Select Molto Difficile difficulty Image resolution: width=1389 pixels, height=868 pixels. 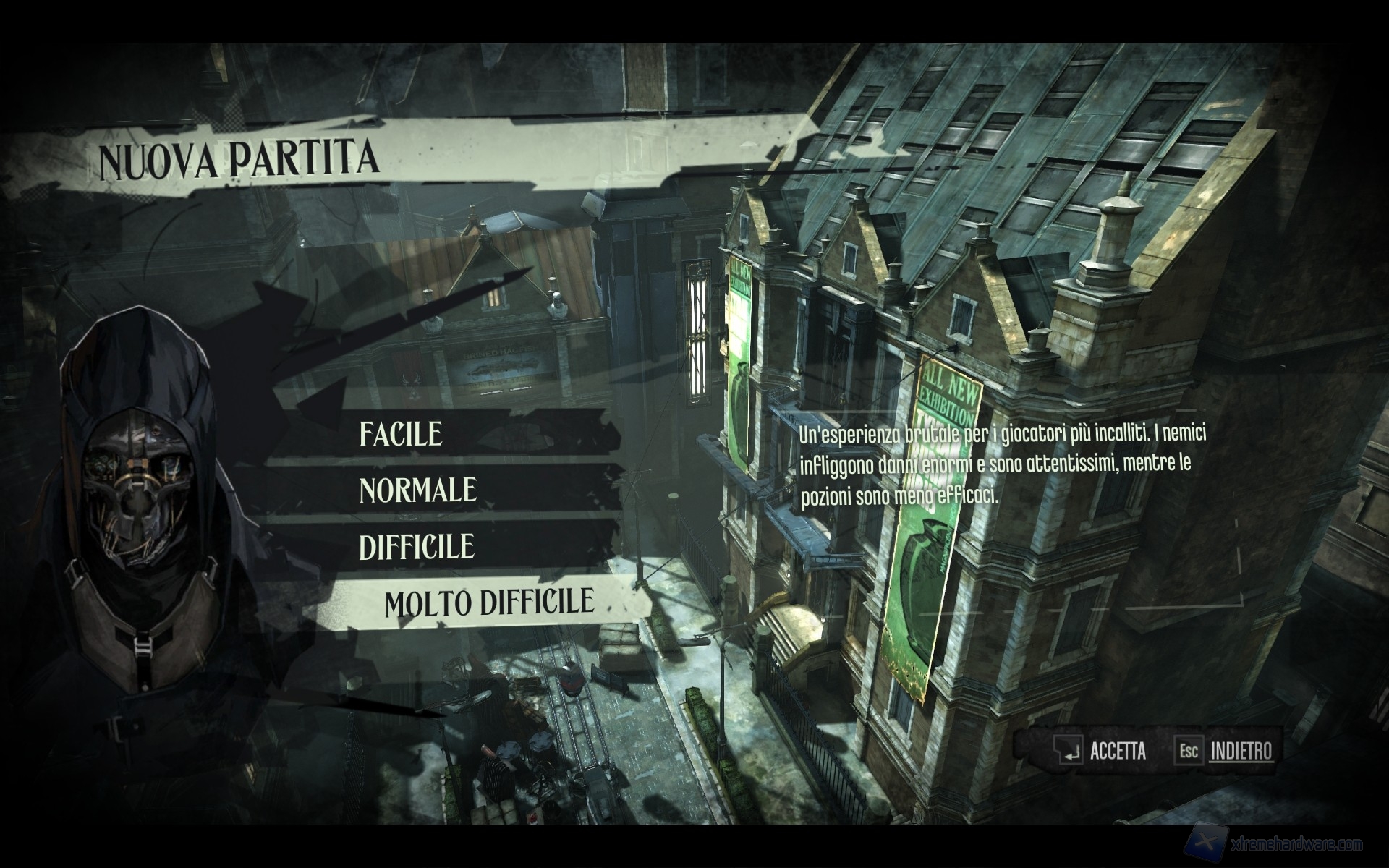coord(489,603)
